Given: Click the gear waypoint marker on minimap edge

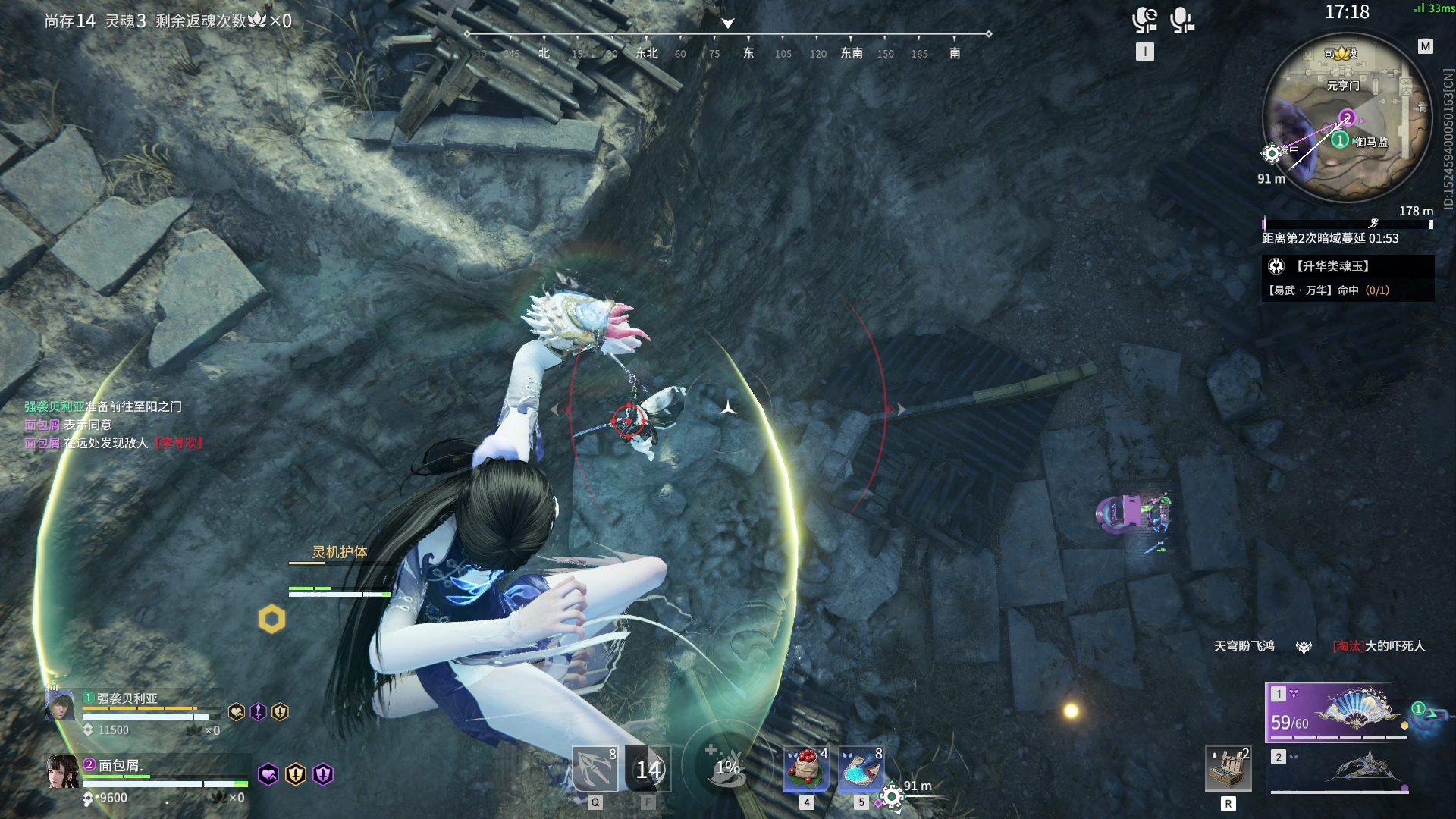Looking at the screenshot, I should pyautogui.click(x=1272, y=154).
